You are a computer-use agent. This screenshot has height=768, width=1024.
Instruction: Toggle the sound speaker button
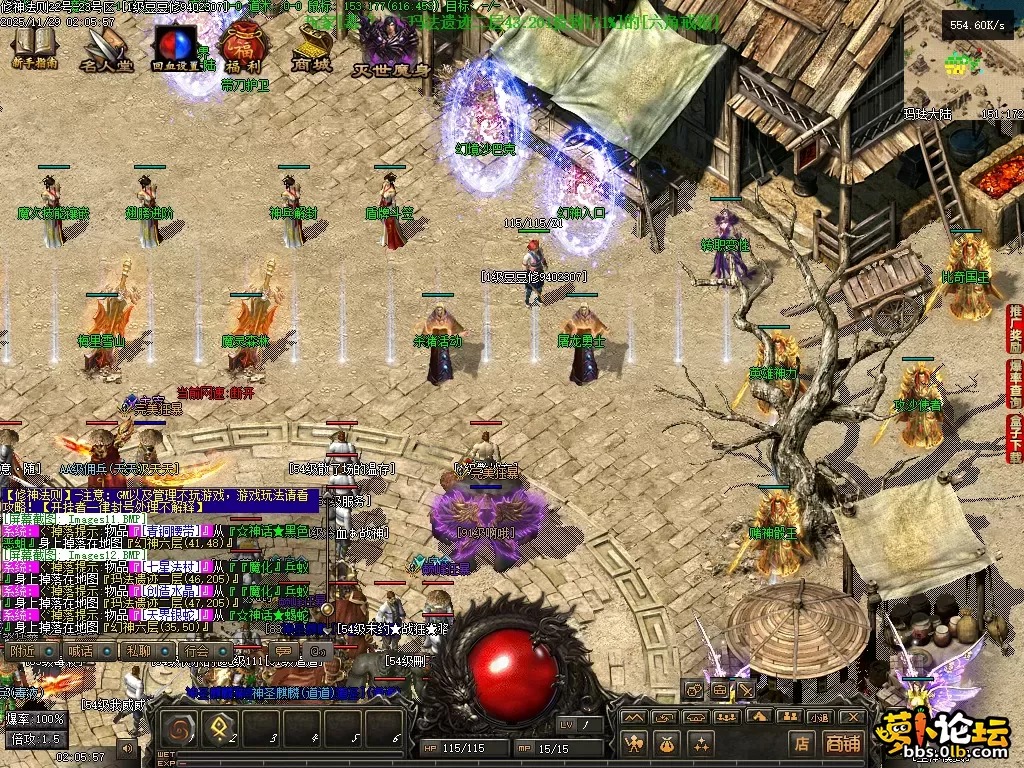pyautogui.click(x=127, y=747)
